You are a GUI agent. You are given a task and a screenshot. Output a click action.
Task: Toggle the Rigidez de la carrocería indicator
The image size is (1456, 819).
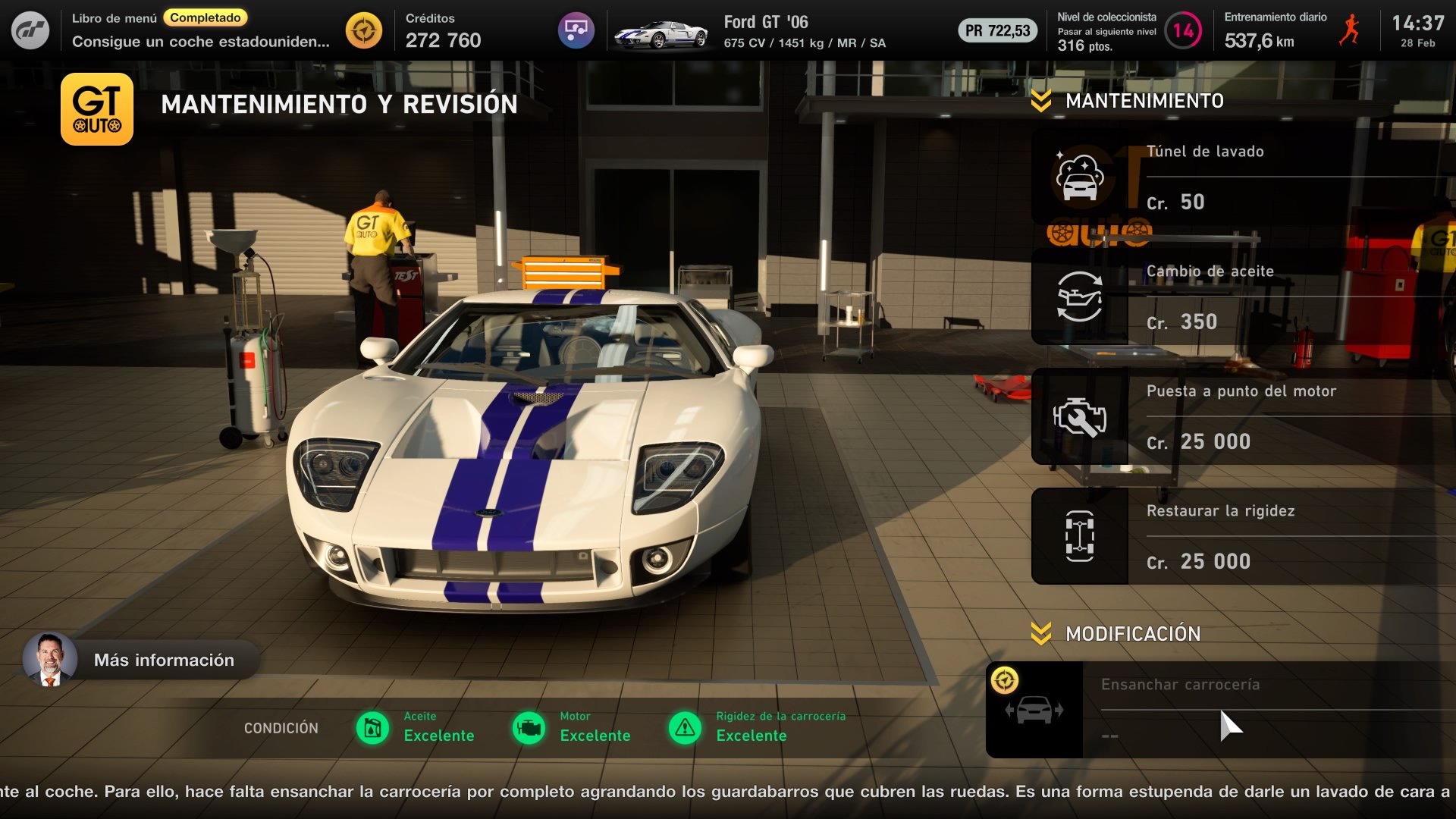(686, 728)
